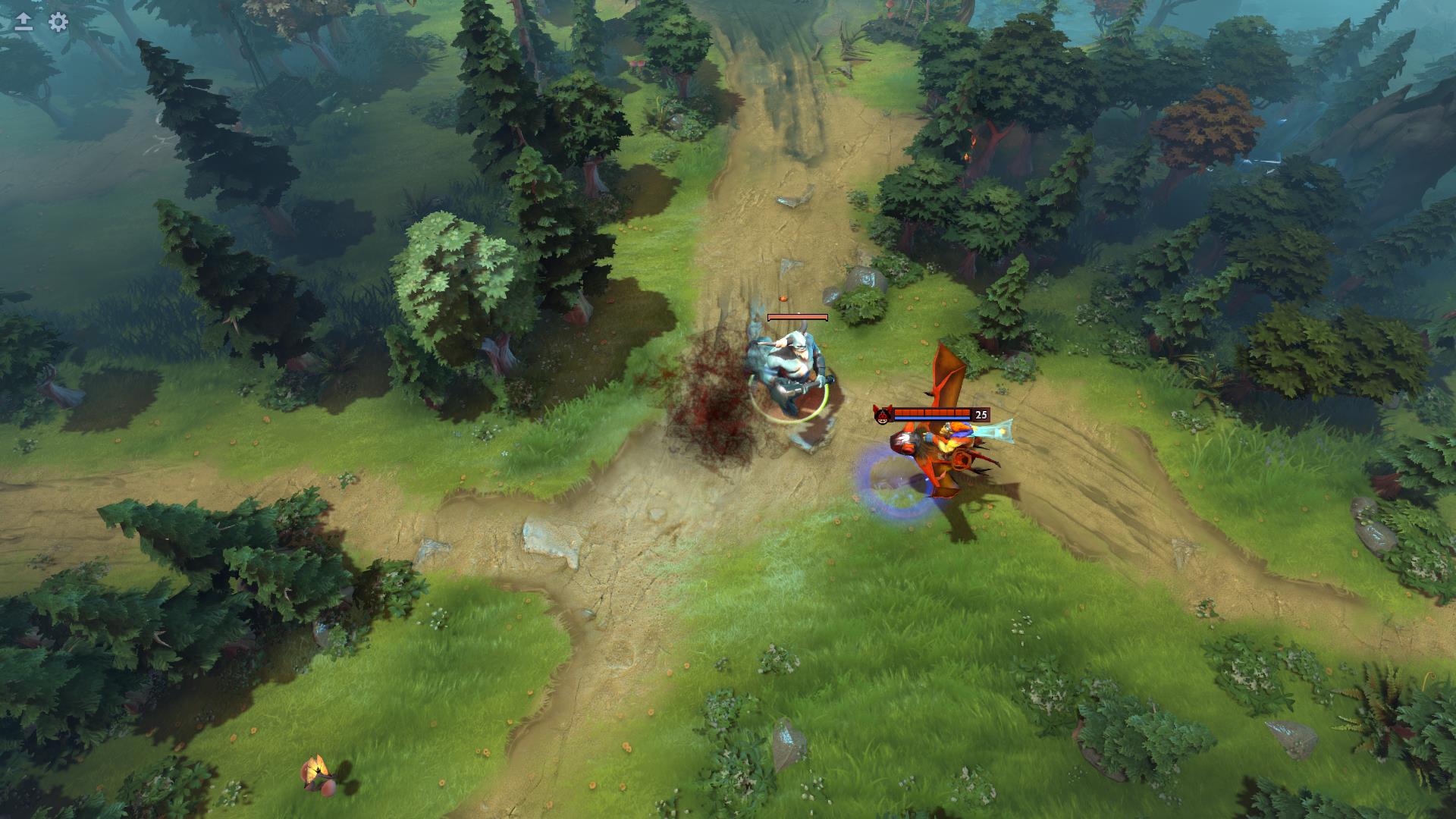Click the enemy unit's small health bar to expand info
Screen dimensions: 1456x819
[x=796, y=318]
